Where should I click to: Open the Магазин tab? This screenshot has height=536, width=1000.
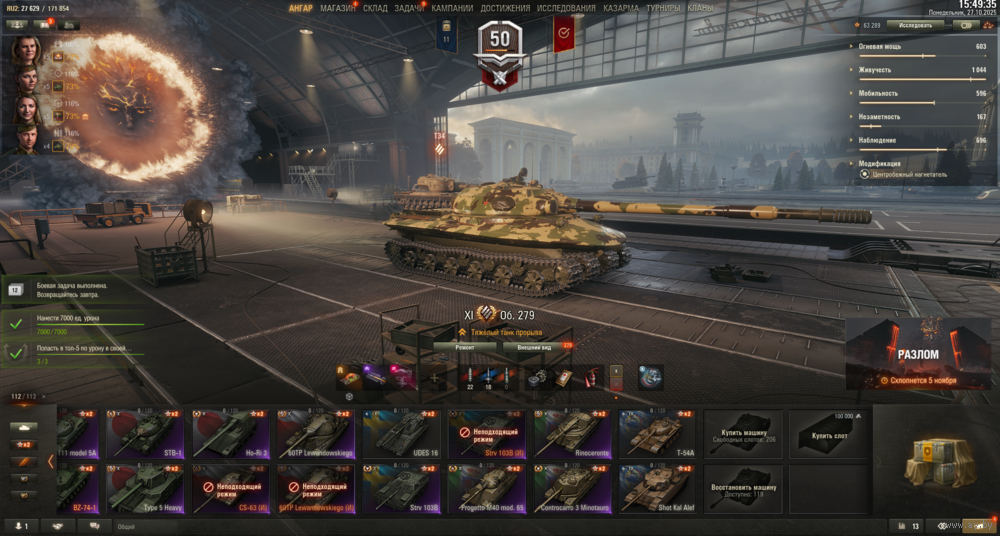pyautogui.click(x=337, y=8)
